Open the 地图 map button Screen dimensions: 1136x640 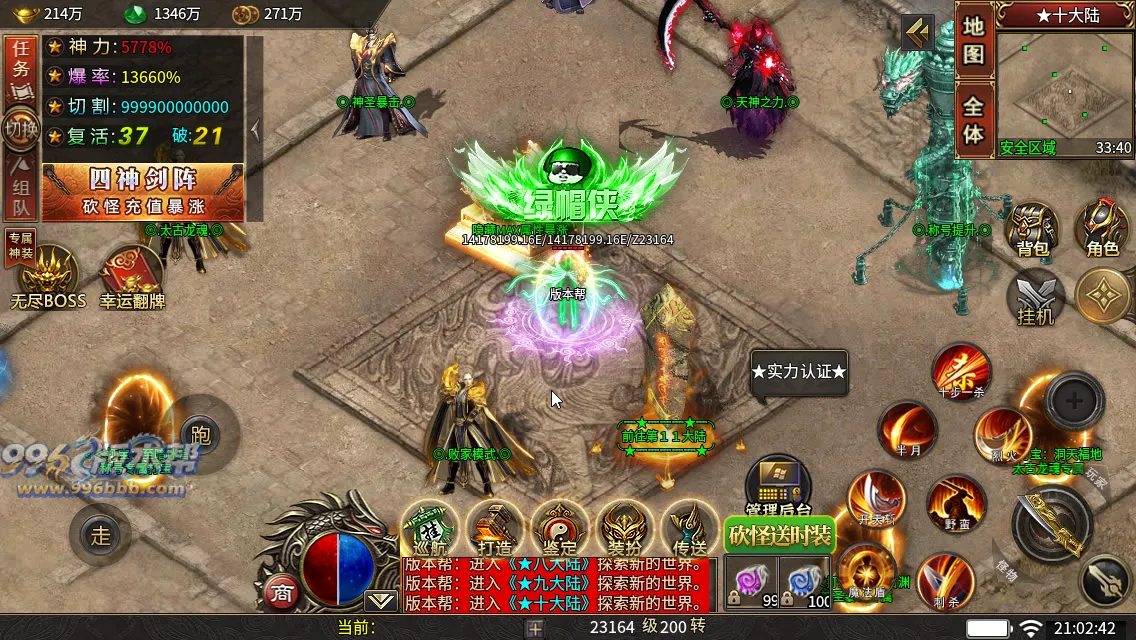[x=974, y=41]
